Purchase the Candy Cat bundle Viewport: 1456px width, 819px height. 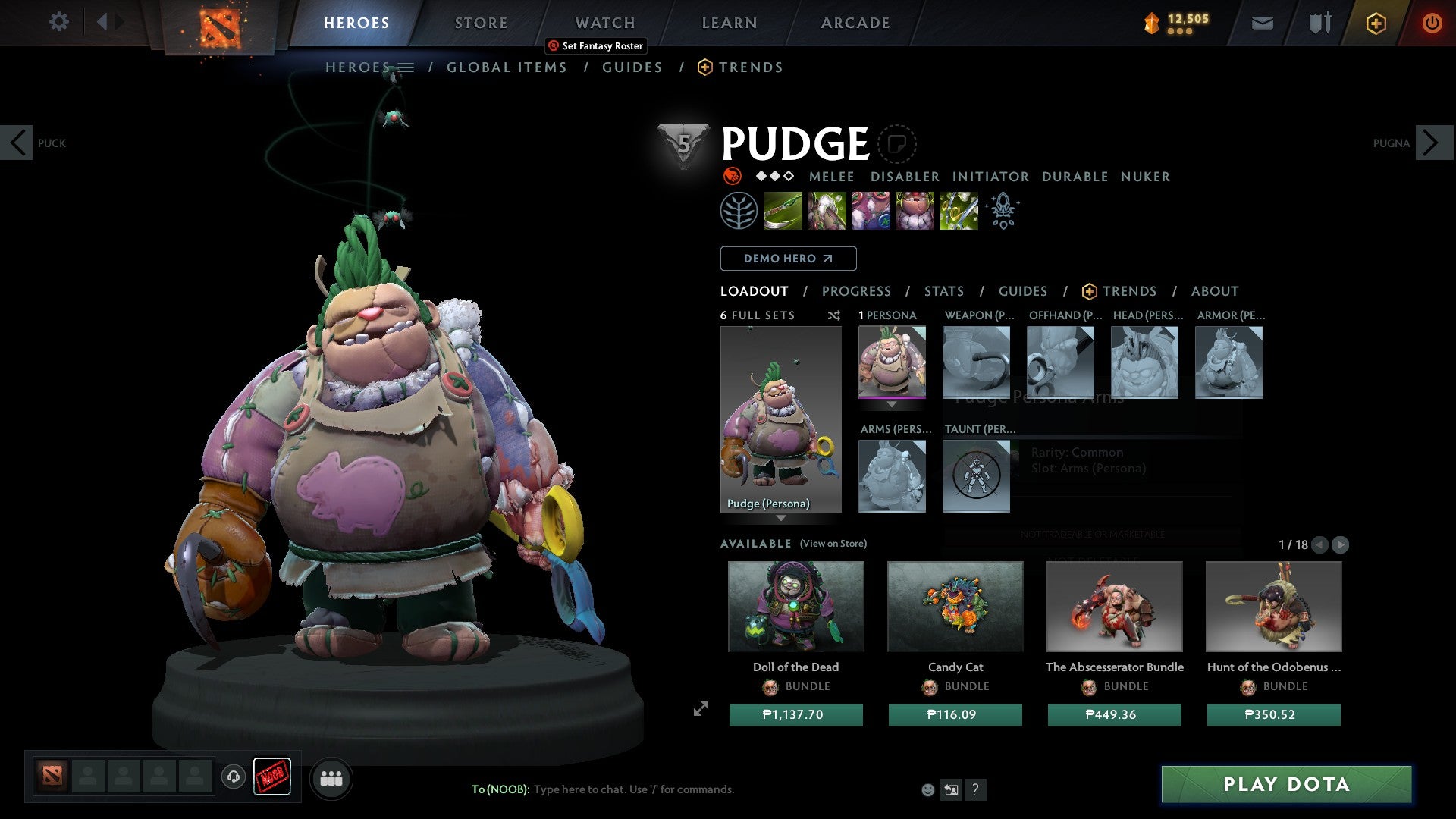955,714
